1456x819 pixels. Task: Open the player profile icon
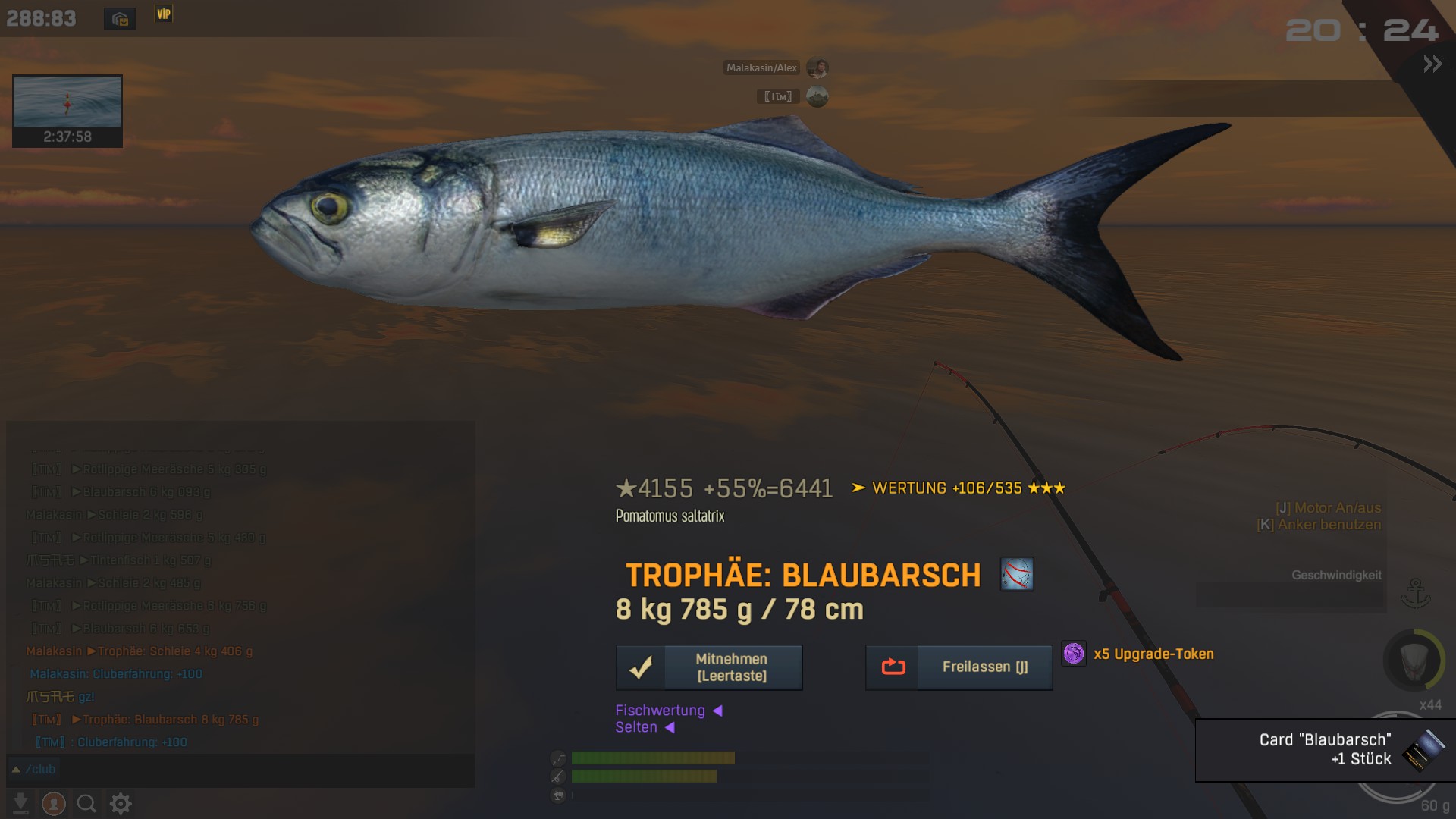pos(53,803)
